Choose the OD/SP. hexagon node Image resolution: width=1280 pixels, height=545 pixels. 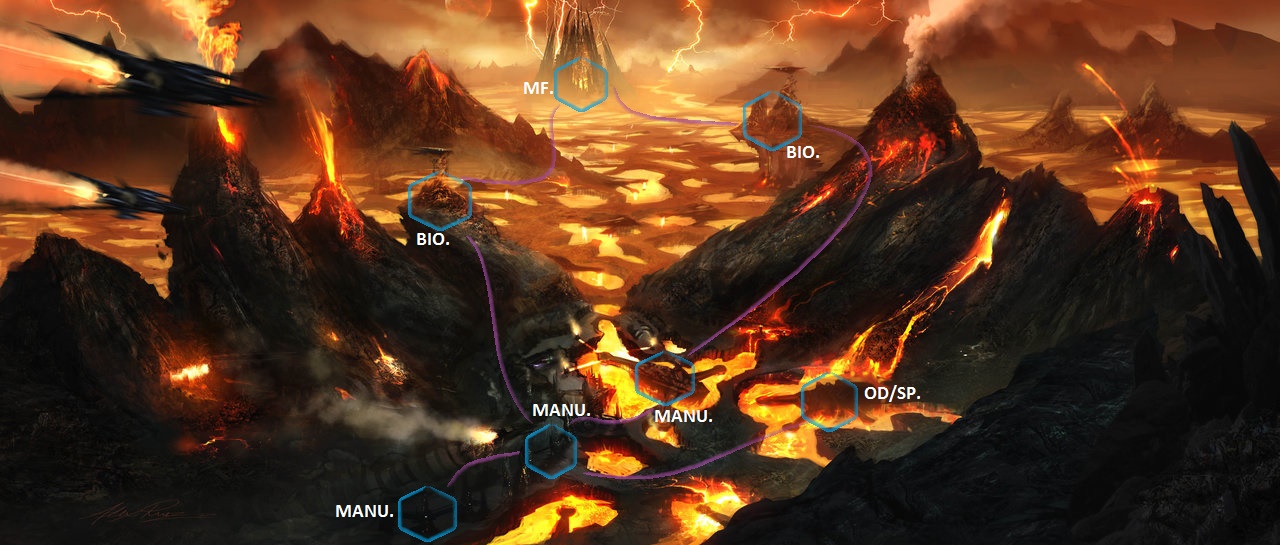click(x=829, y=400)
